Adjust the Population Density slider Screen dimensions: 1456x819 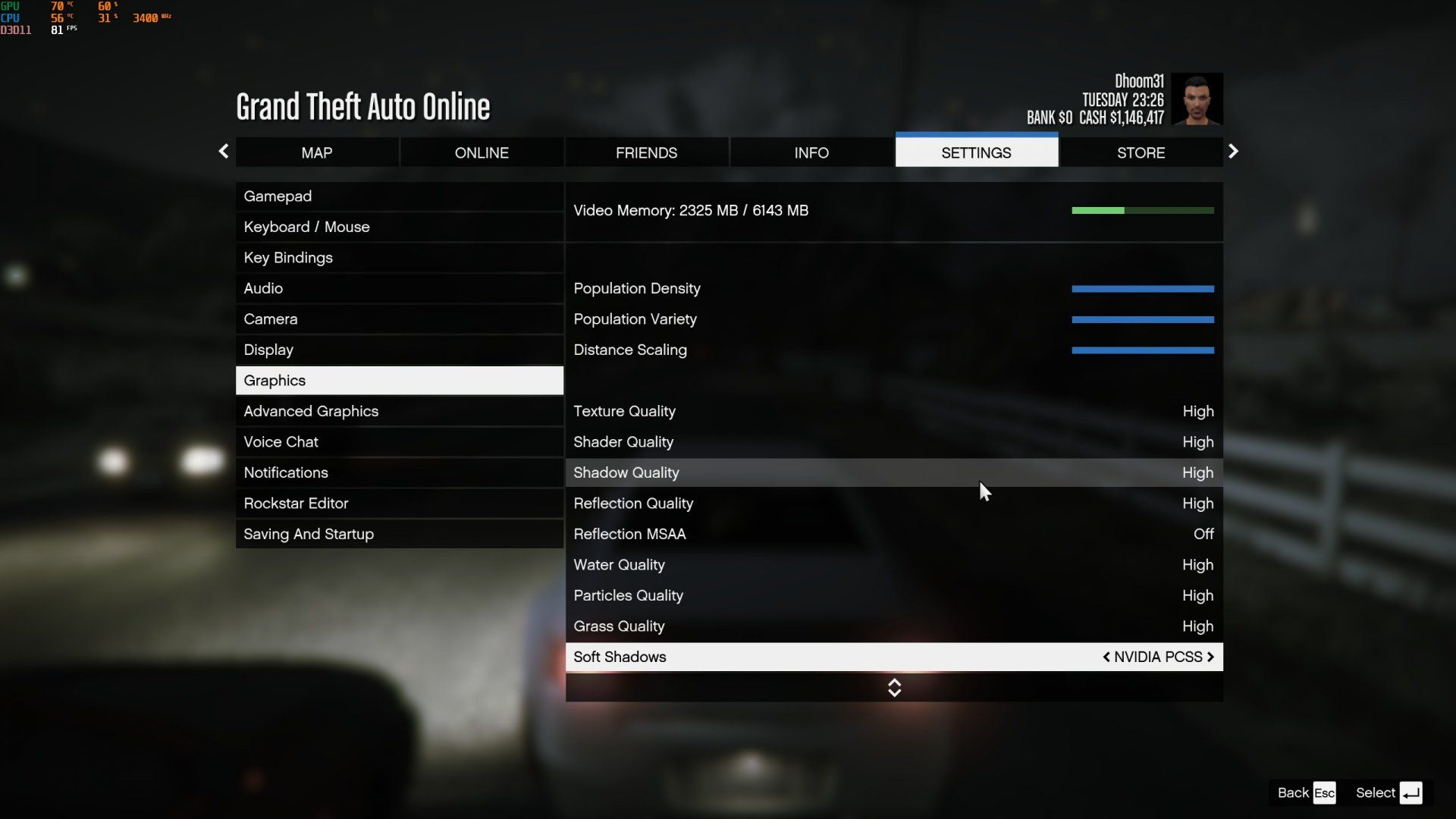(1142, 289)
